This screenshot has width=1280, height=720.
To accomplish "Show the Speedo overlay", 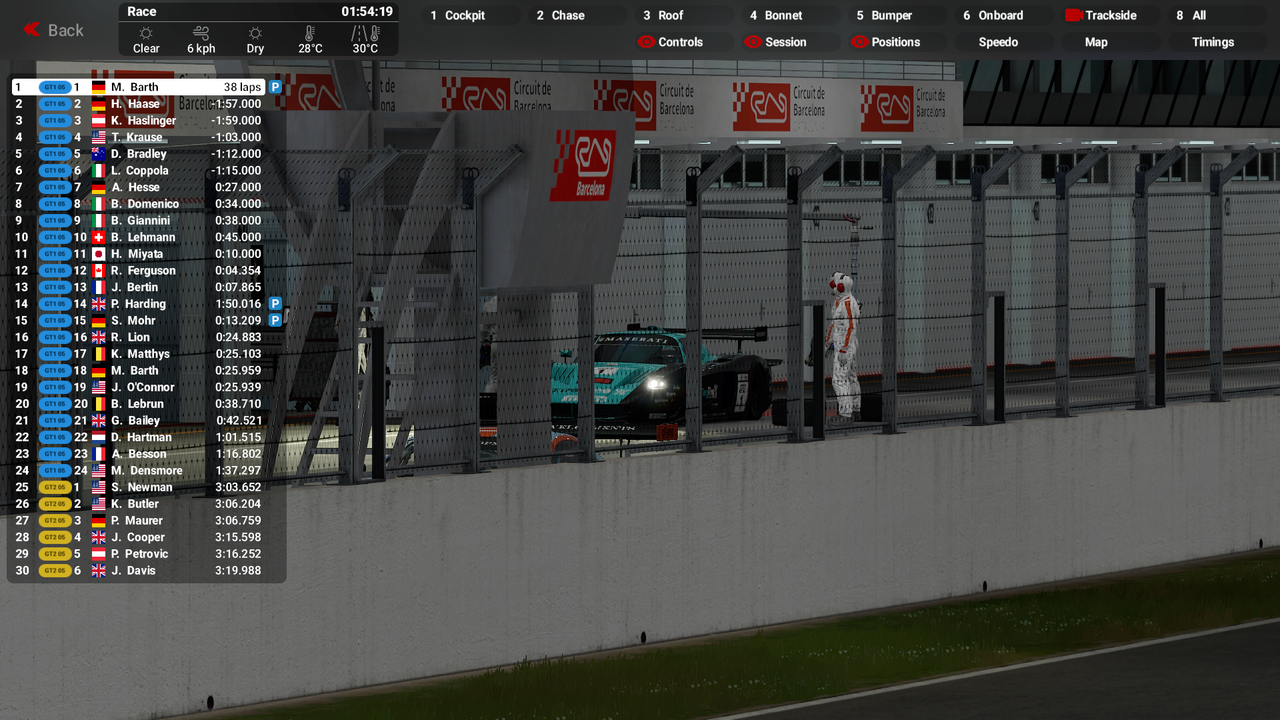I will (998, 42).
